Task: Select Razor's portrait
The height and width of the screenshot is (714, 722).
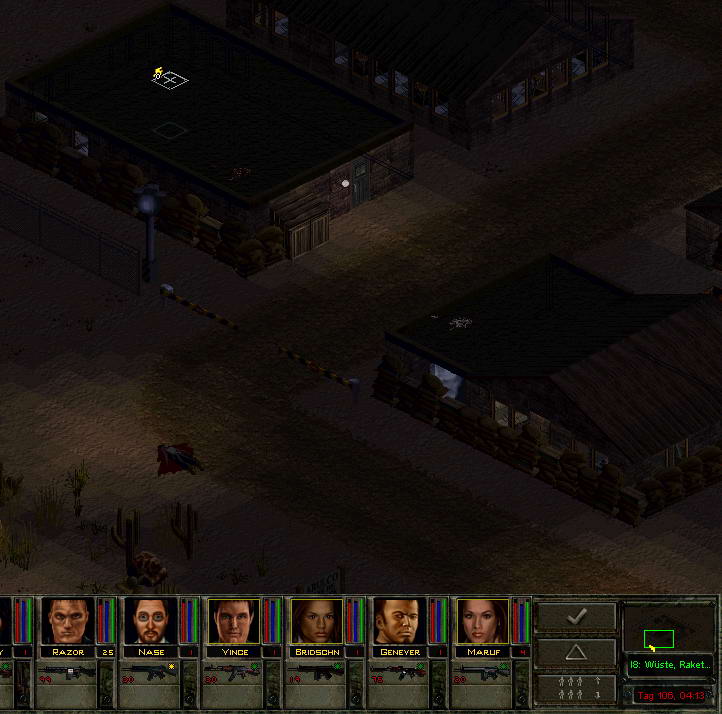Action: [68, 620]
